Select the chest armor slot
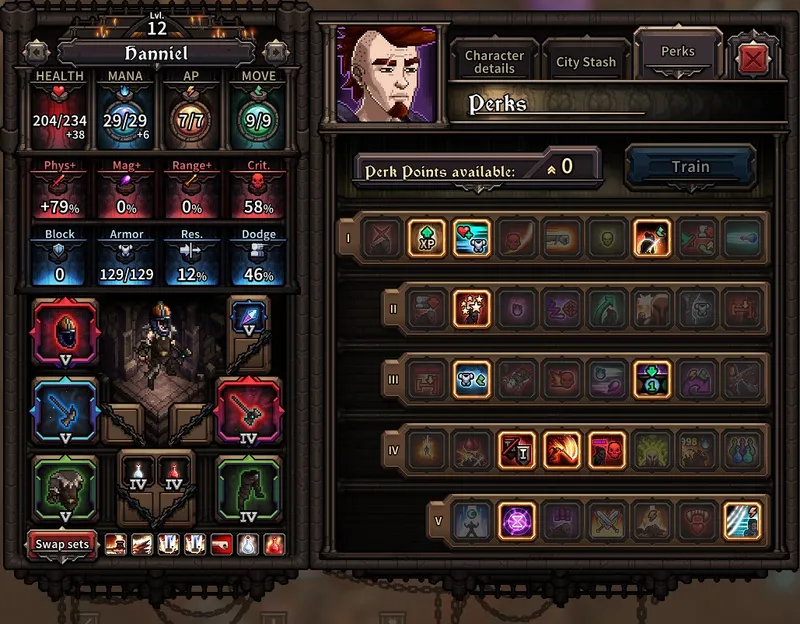The height and width of the screenshot is (624, 800). pyautogui.click(x=66, y=487)
